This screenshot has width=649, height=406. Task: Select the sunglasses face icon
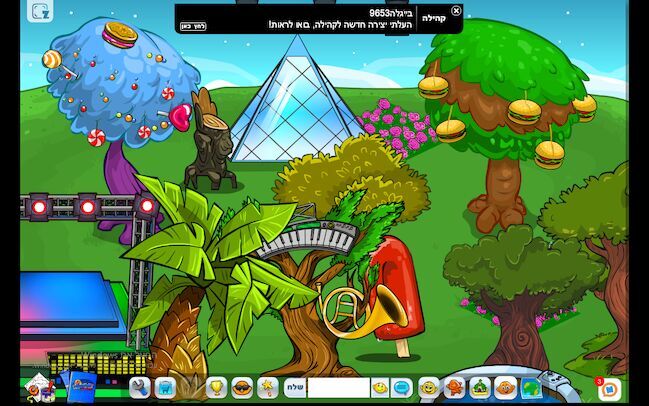(x=242, y=387)
